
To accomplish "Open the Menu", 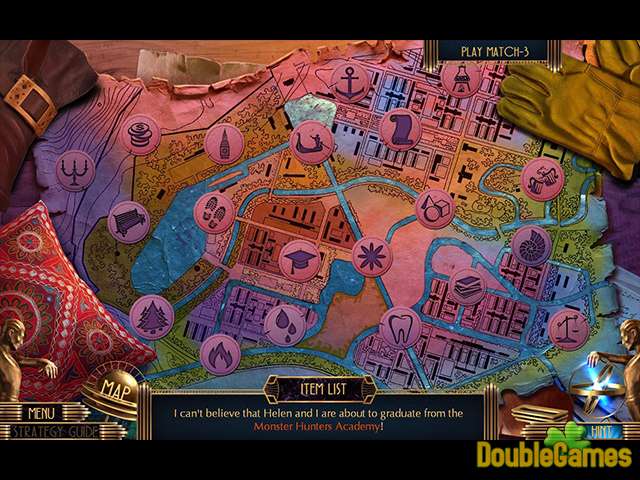I will point(41,412).
